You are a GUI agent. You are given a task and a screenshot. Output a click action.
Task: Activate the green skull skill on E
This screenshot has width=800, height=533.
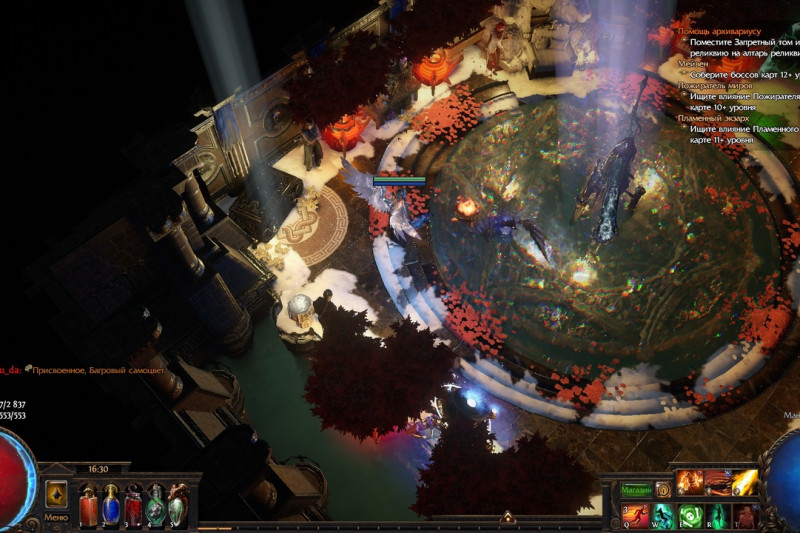point(690,516)
